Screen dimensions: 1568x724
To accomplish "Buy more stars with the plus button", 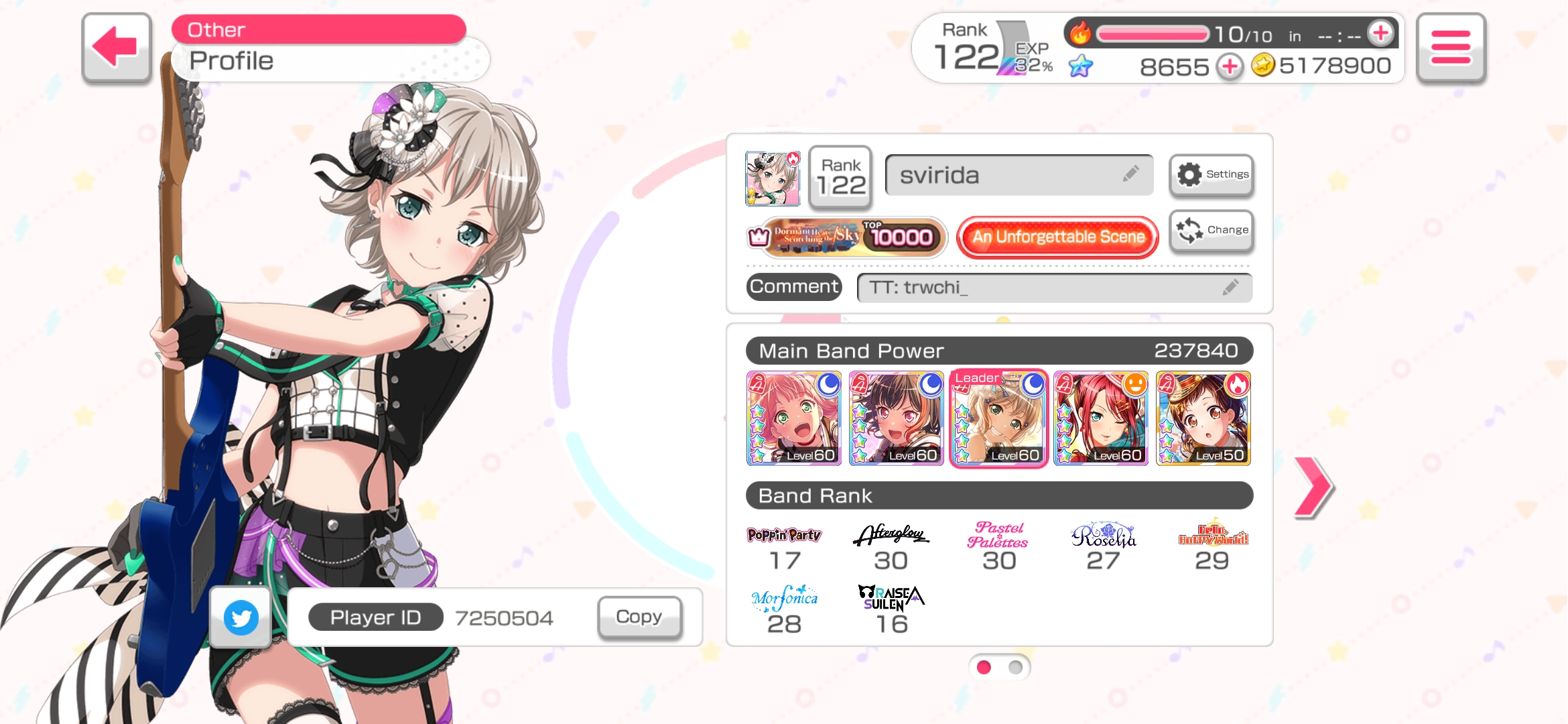I will click(x=1230, y=66).
